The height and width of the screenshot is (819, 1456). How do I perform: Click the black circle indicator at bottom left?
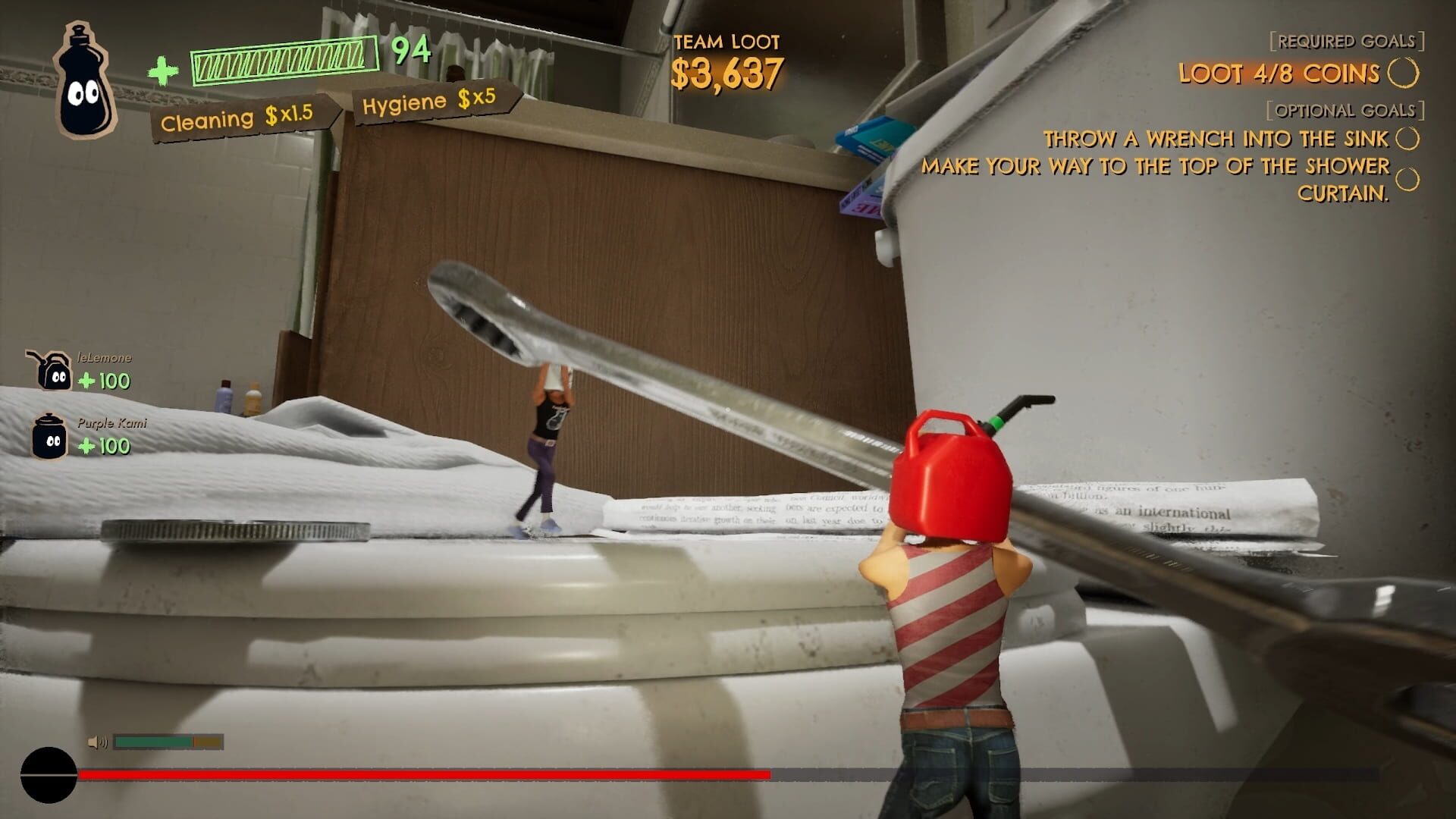point(47,775)
